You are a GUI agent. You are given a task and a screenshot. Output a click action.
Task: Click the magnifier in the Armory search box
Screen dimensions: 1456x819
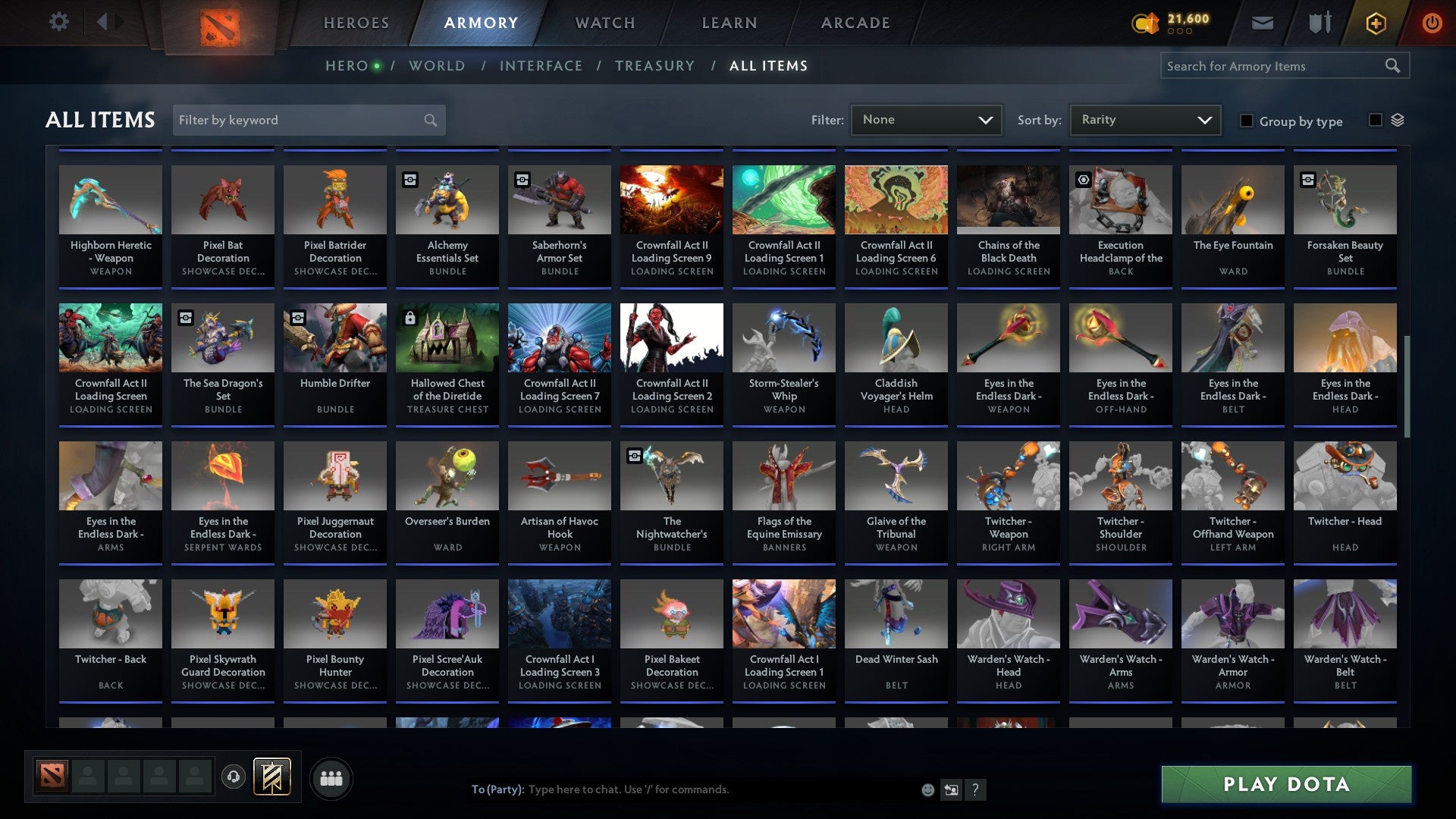pyautogui.click(x=1394, y=66)
